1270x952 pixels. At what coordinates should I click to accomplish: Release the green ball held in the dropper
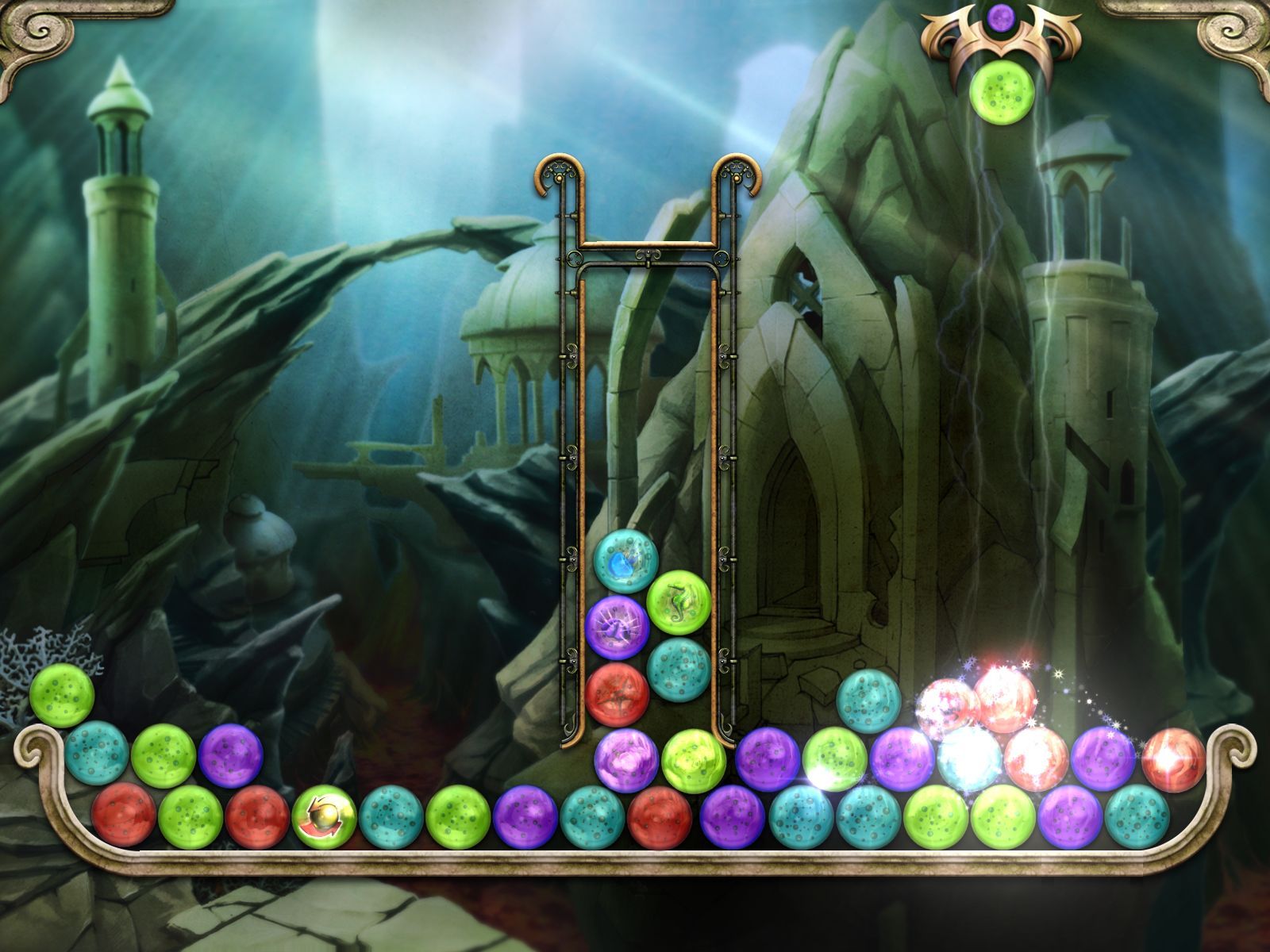[999, 93]
